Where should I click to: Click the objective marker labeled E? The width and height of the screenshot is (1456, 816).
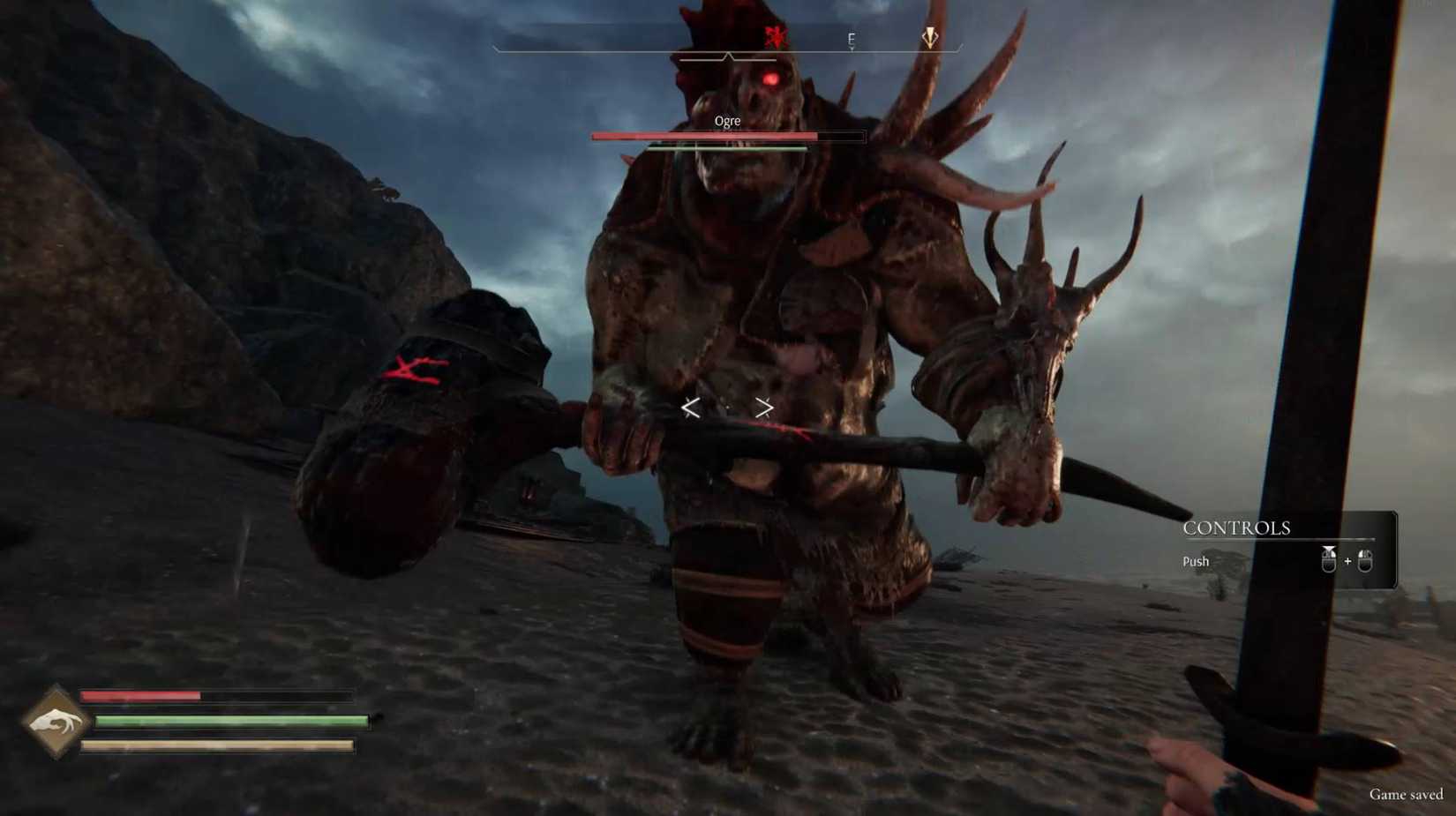tap(852, 39)
